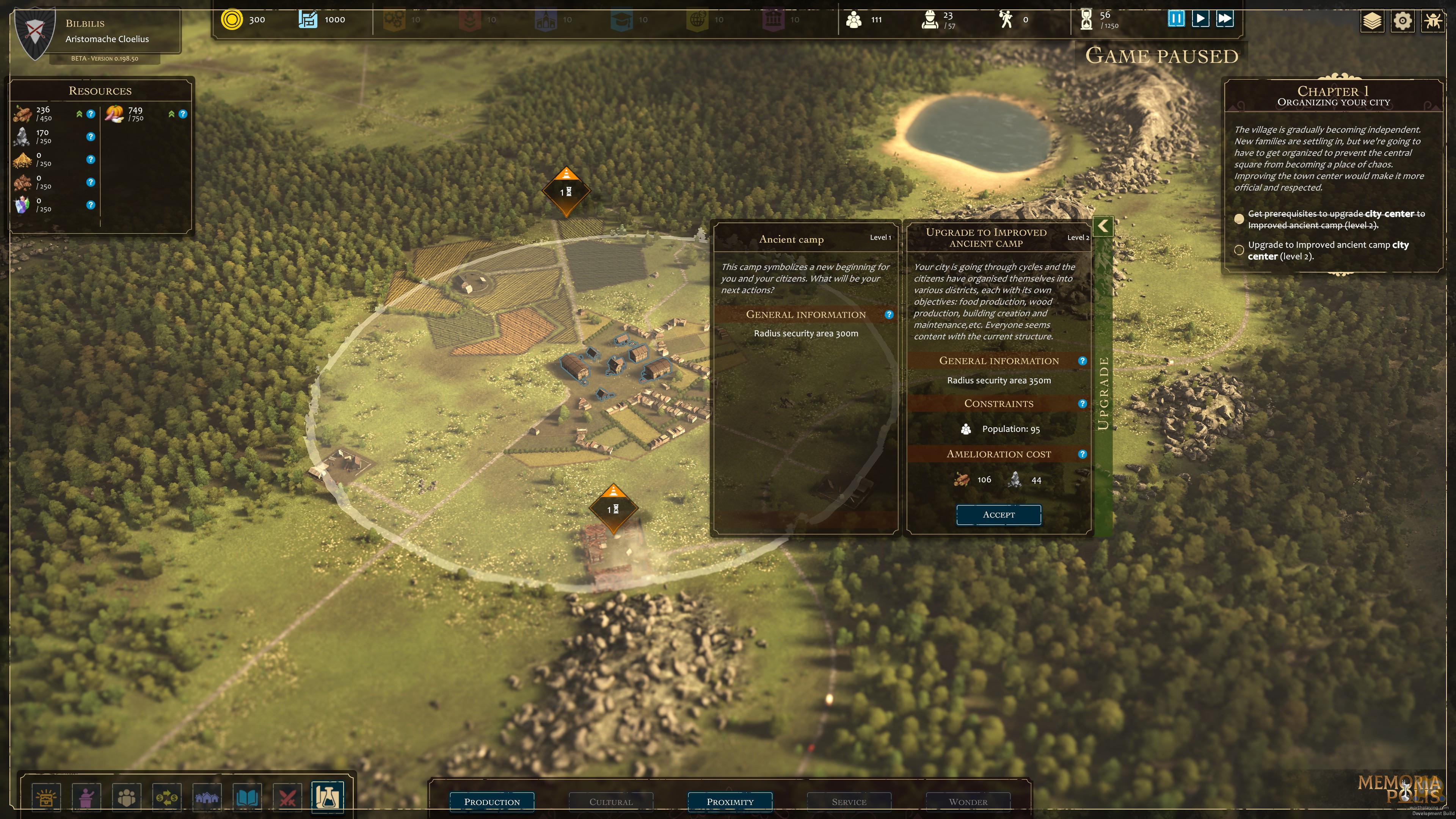Open the trade exchange menu
The width and height of the screenshot is (1456, 819).
click(167, 797)
